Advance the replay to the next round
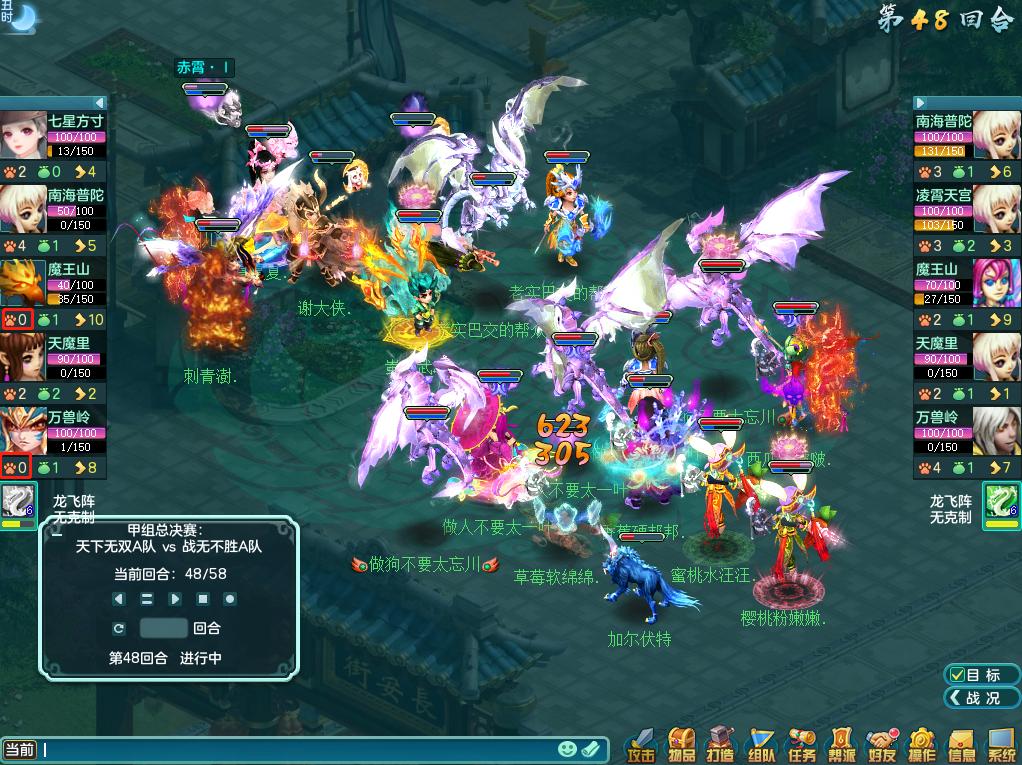The width and height of the screenshot is (1022, 765). (x=175, y=599)
